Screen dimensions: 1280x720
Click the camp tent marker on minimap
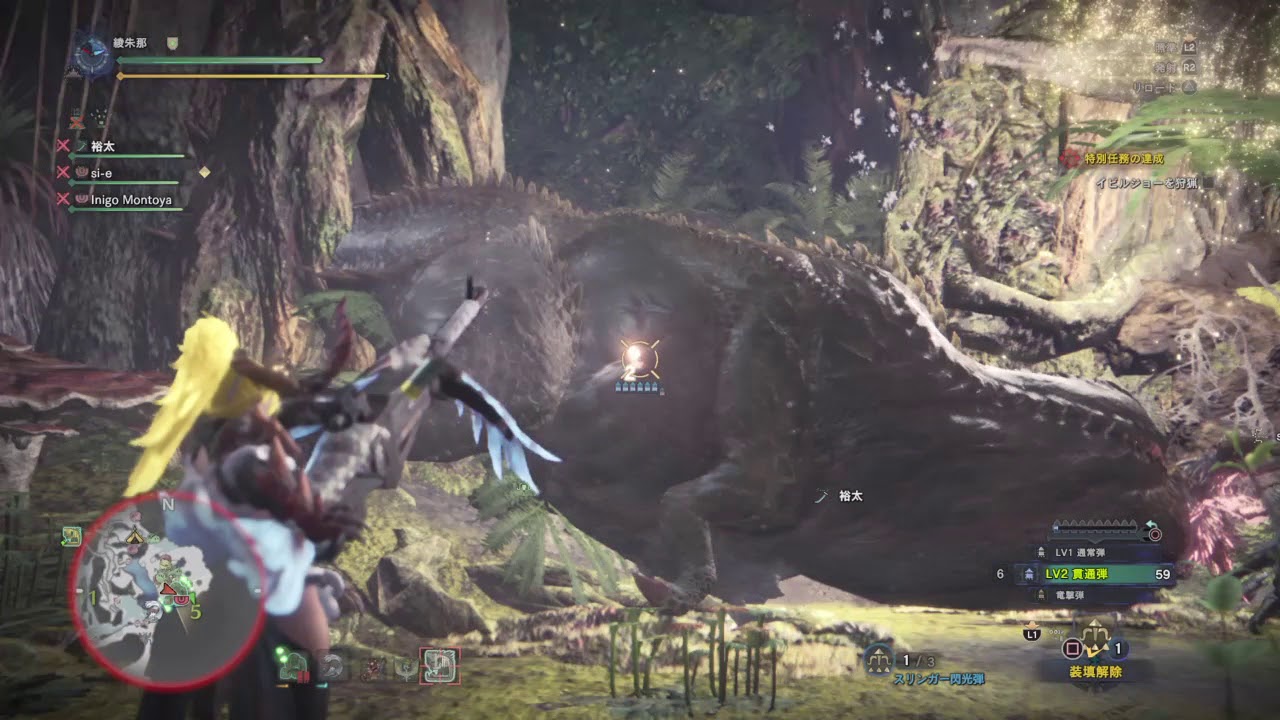tap(134, 537)
